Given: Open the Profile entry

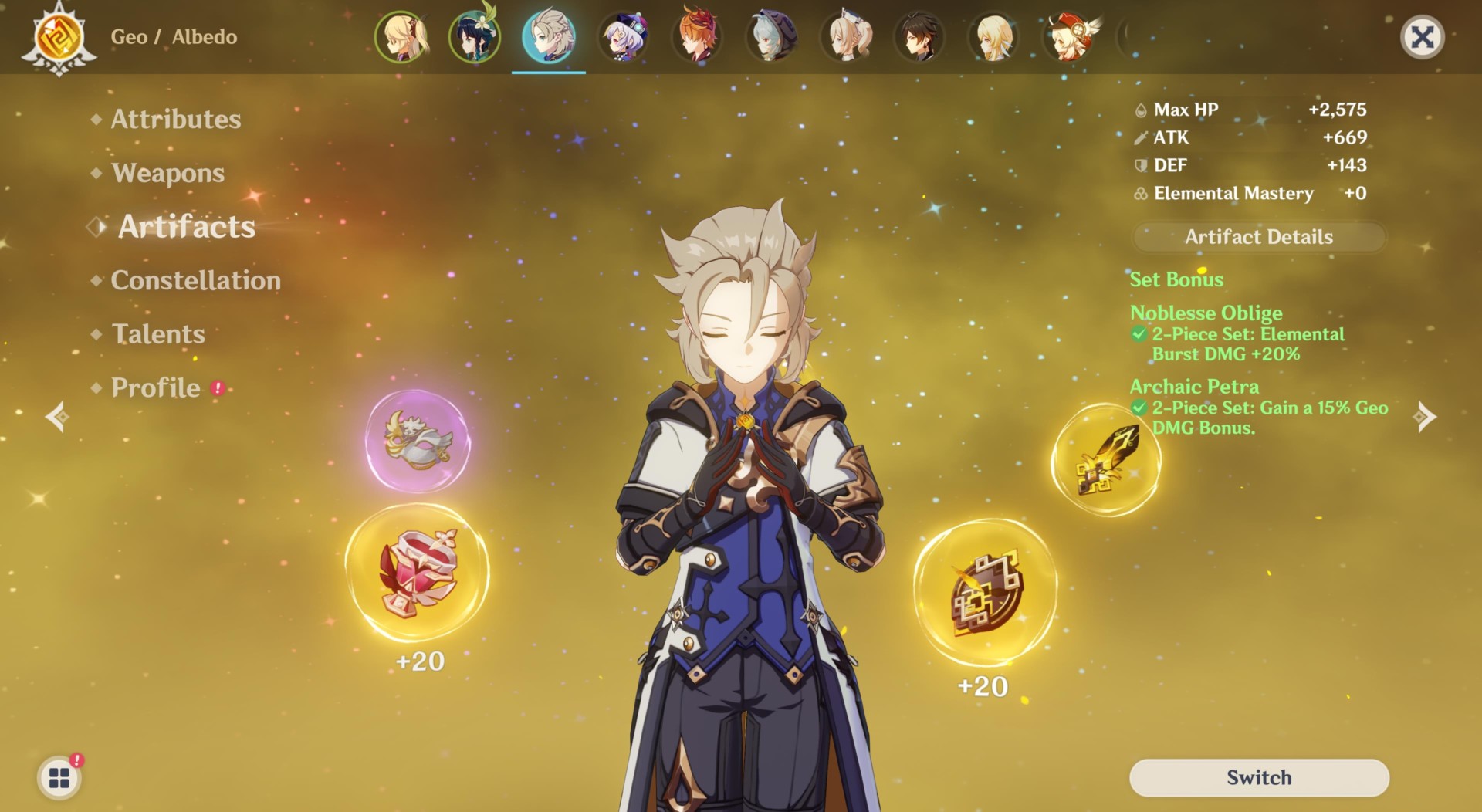Looking at the screenshot, I should pos(156,387).
